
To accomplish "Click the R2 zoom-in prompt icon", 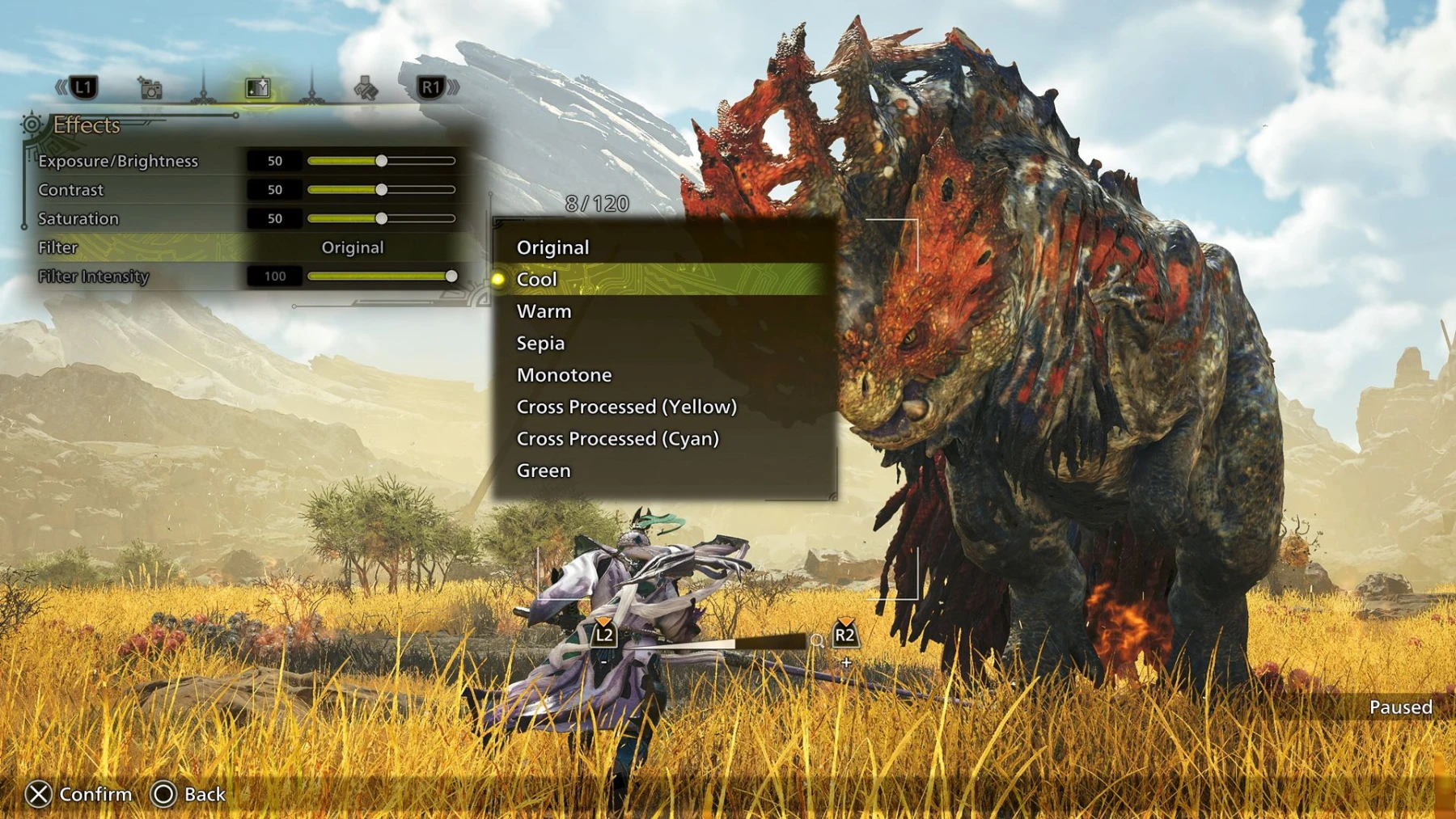I will tap(844, 636).
